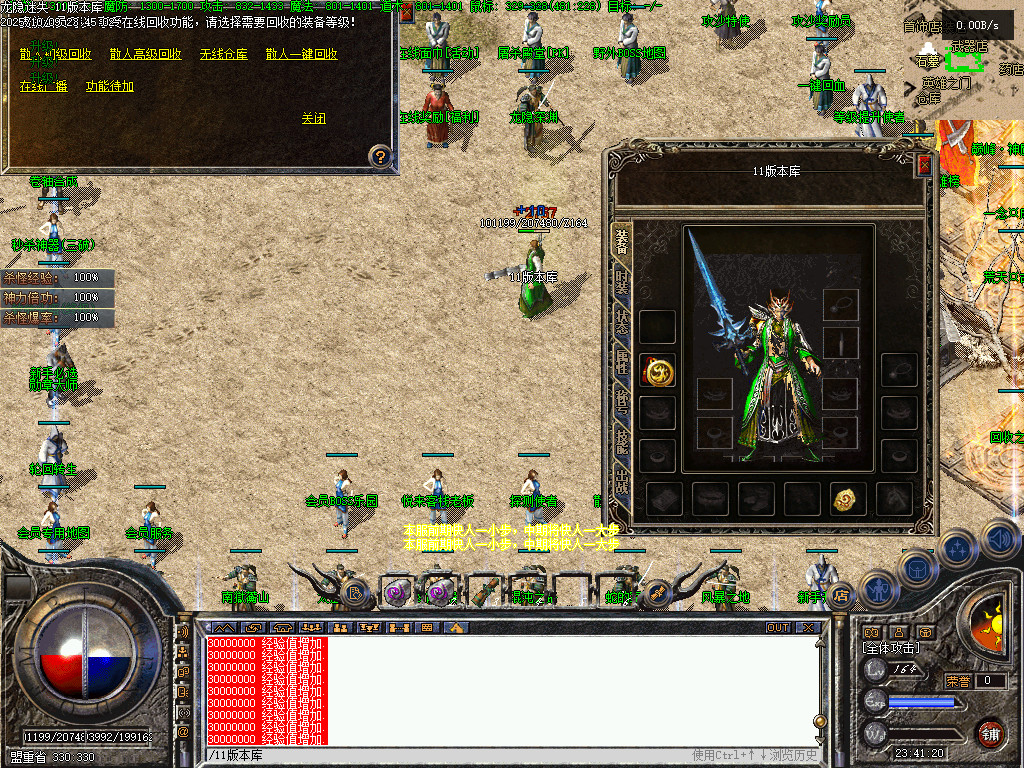
Task: Select the 散人高级回收 recycle option
Action: [146, 55]
